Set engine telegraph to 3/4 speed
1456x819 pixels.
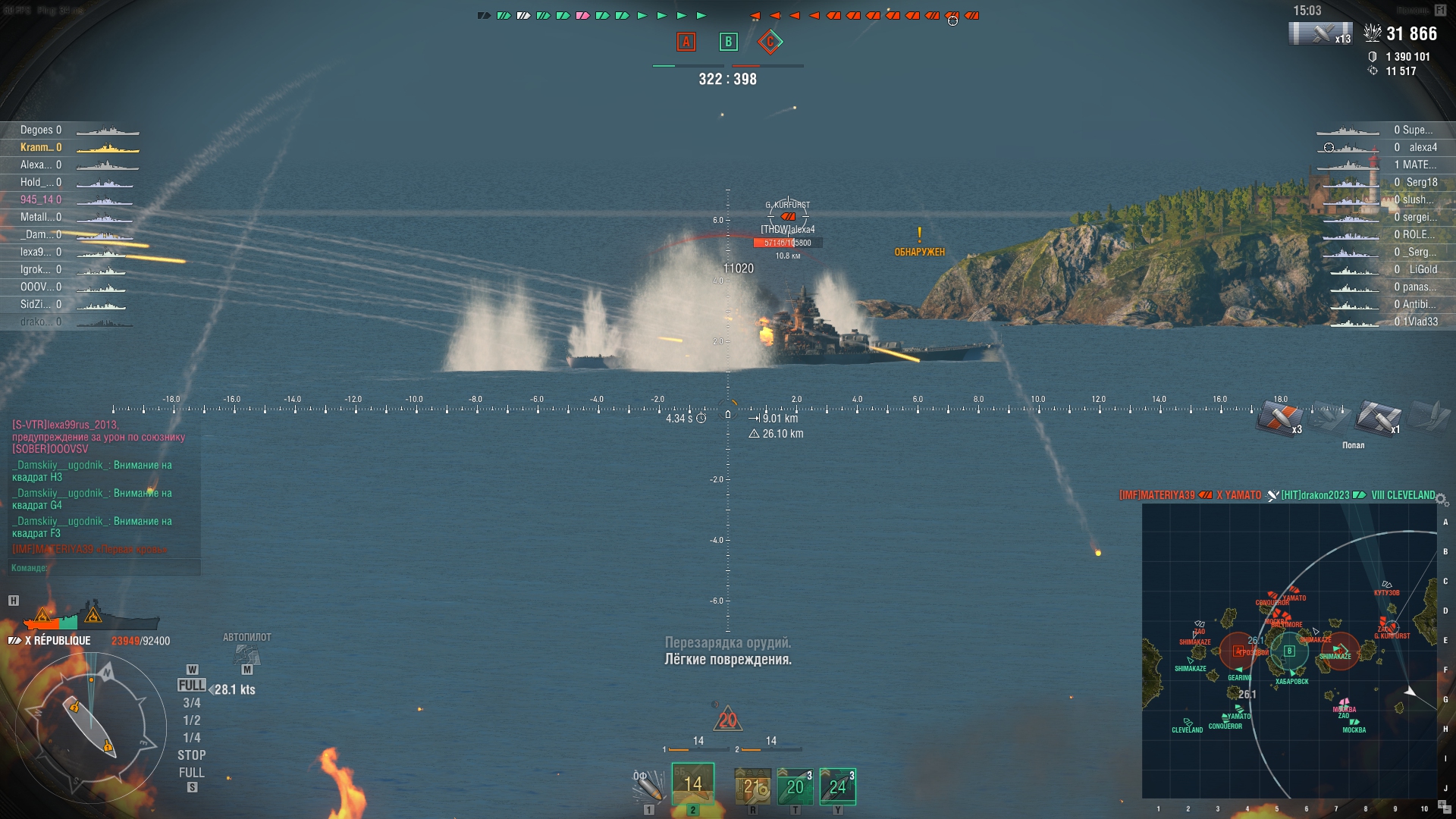click(x=192, y=703)
